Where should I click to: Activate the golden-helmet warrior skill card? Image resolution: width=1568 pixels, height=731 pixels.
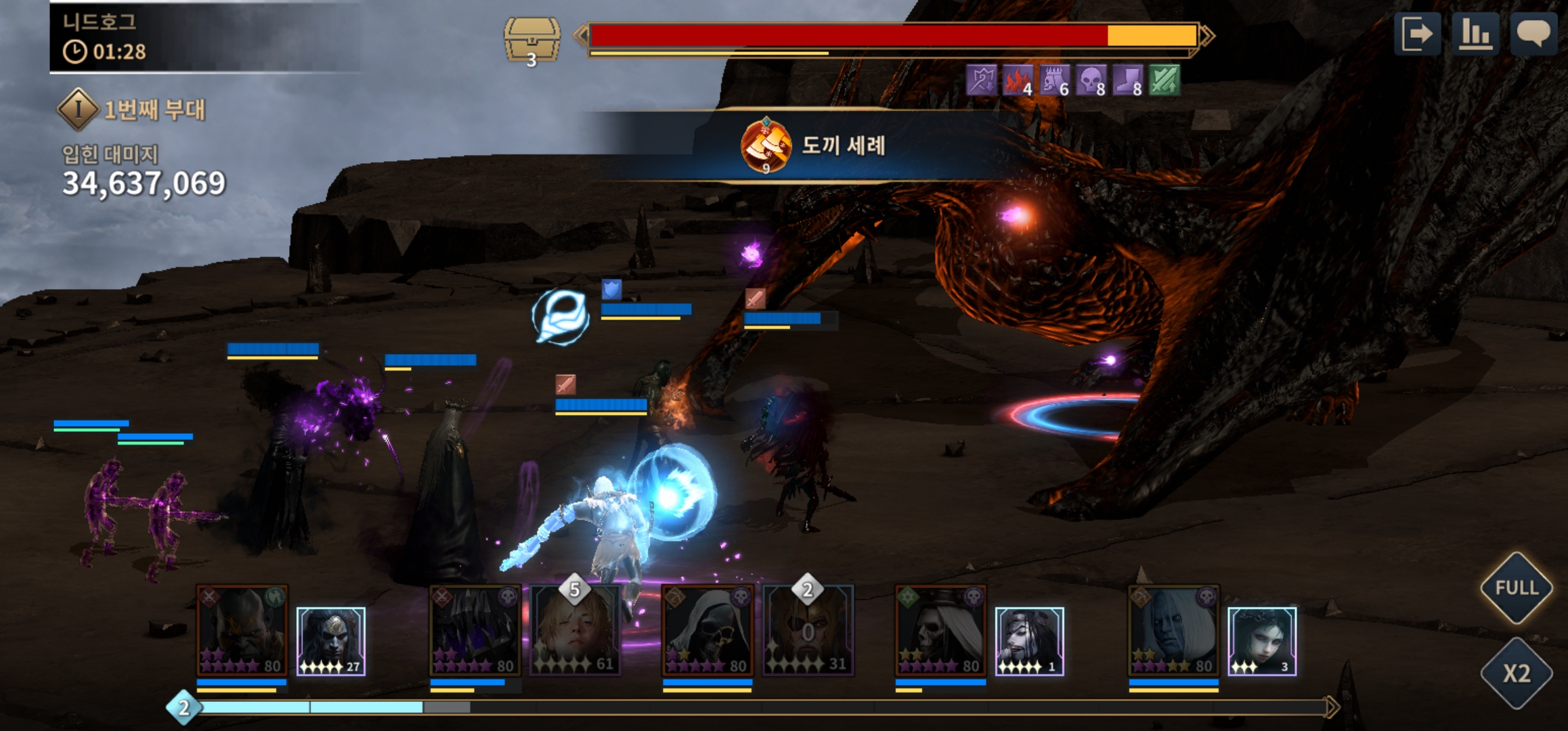pos(808,631)
